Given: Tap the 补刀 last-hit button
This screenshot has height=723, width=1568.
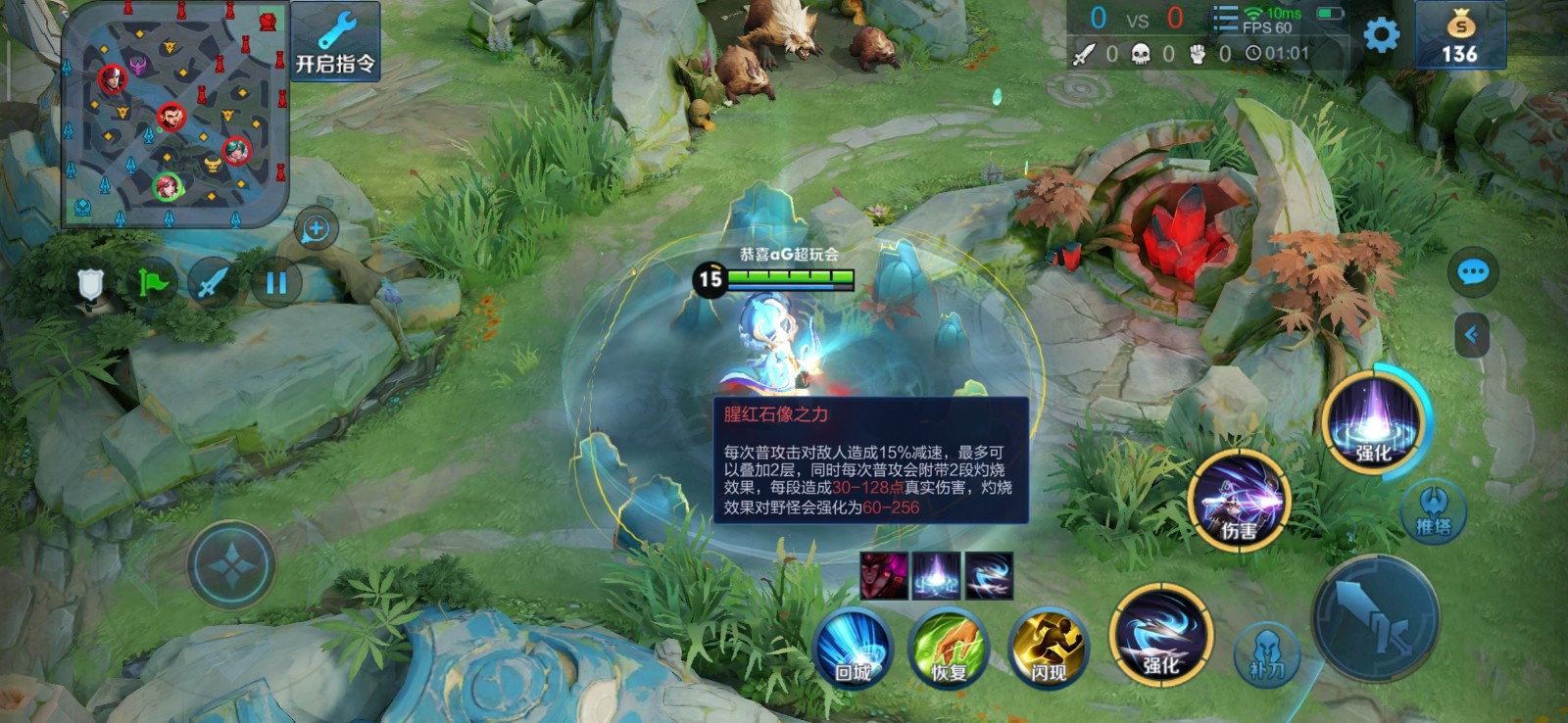Looking at the screenshot, I should click(x=1266, y=653).
